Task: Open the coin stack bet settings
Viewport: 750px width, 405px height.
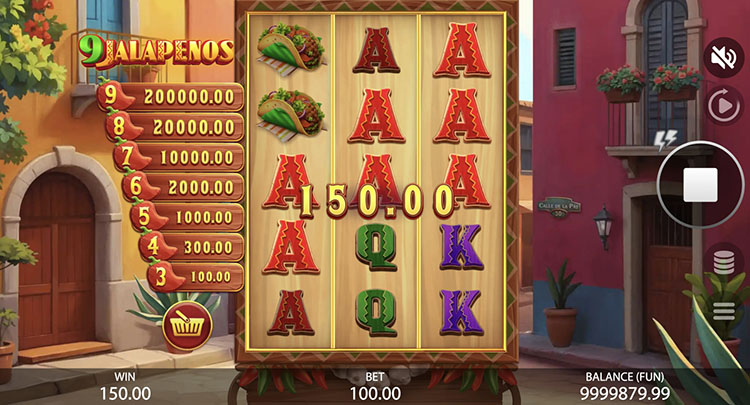Action: (x=722, y=261)
